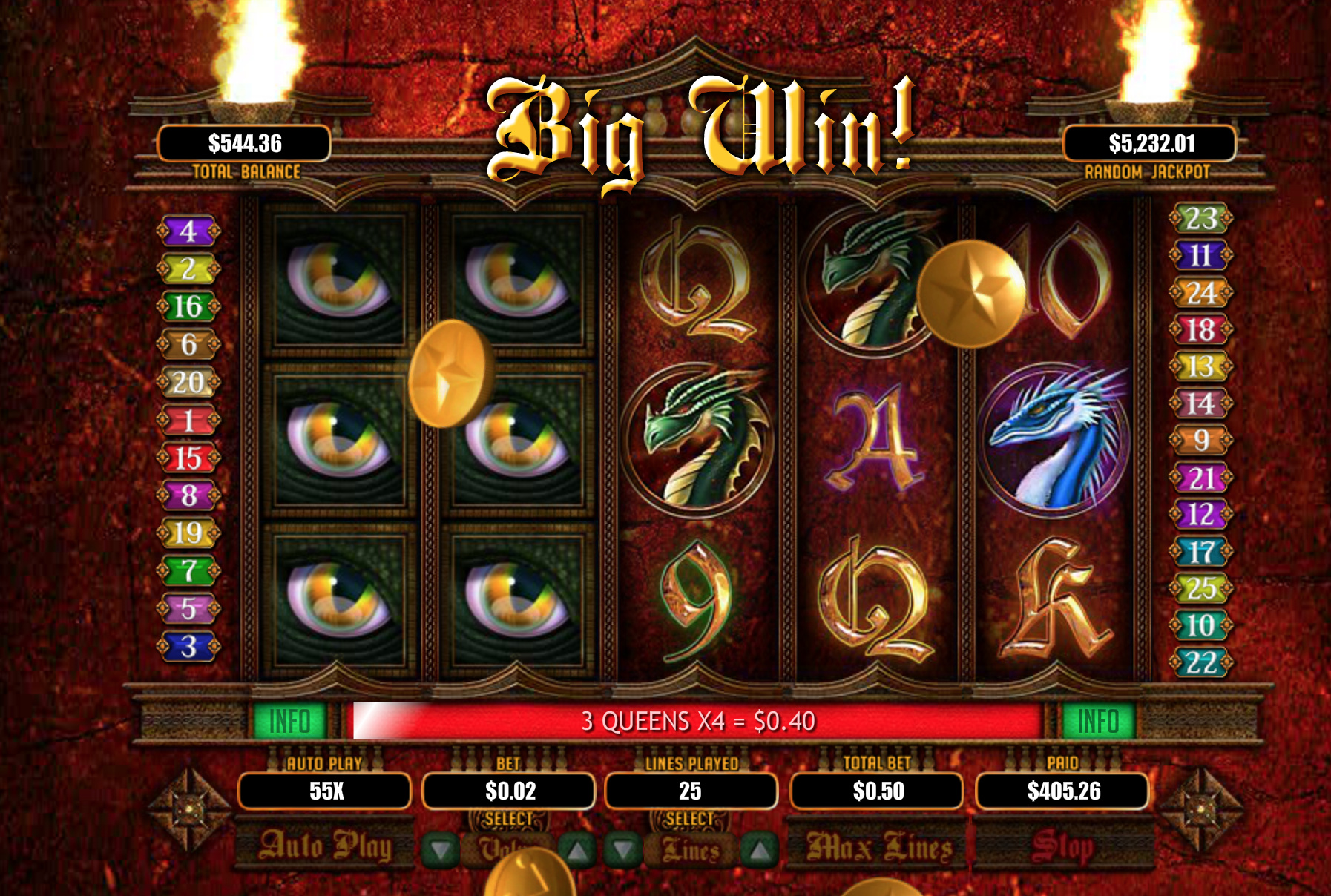1331x896 pixels.
Task: Open the INFO button above the Paid box
Action: 1097,721
